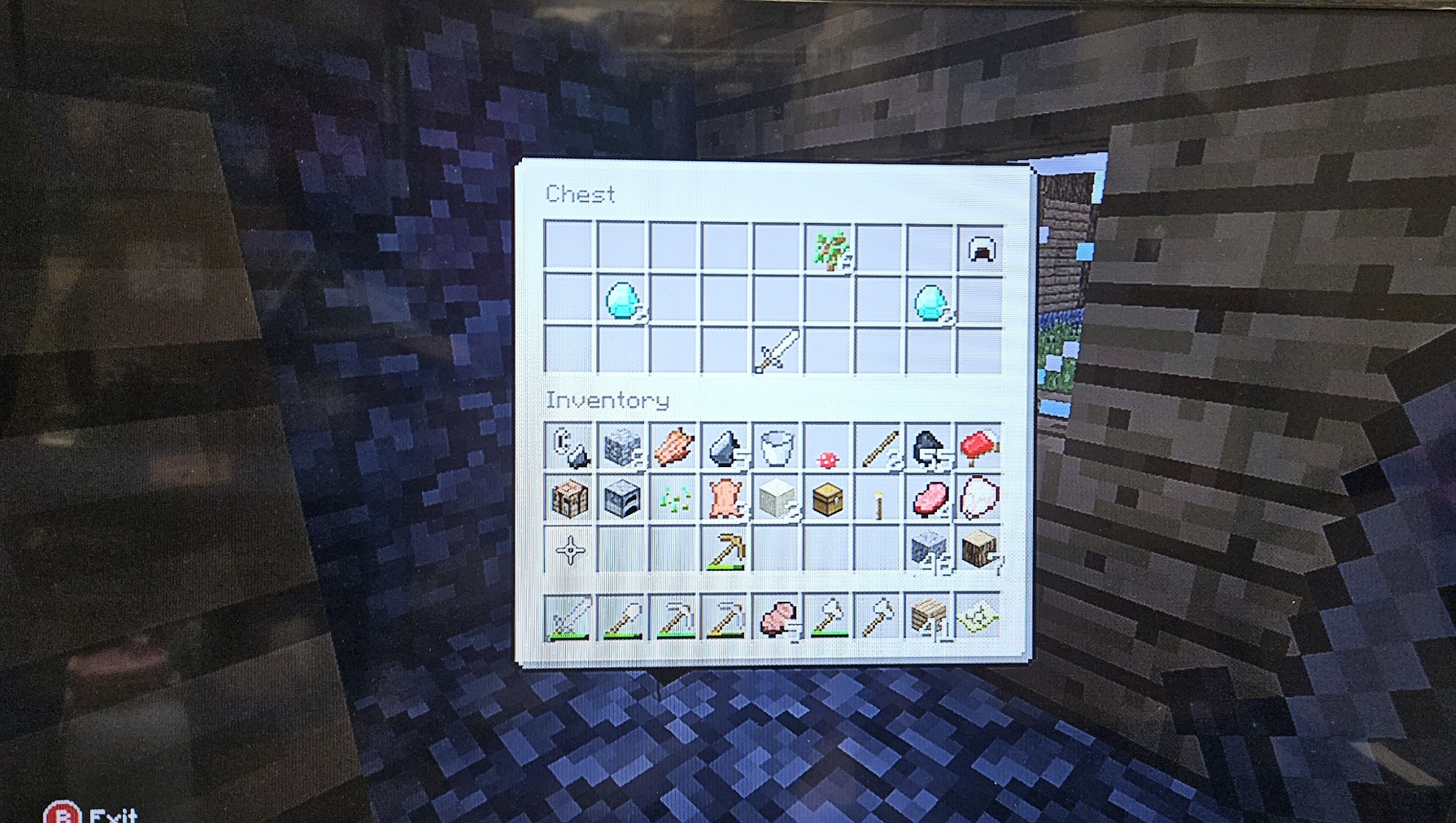
Task: Select the flint and steel slot
Action: tap(569, 446)
